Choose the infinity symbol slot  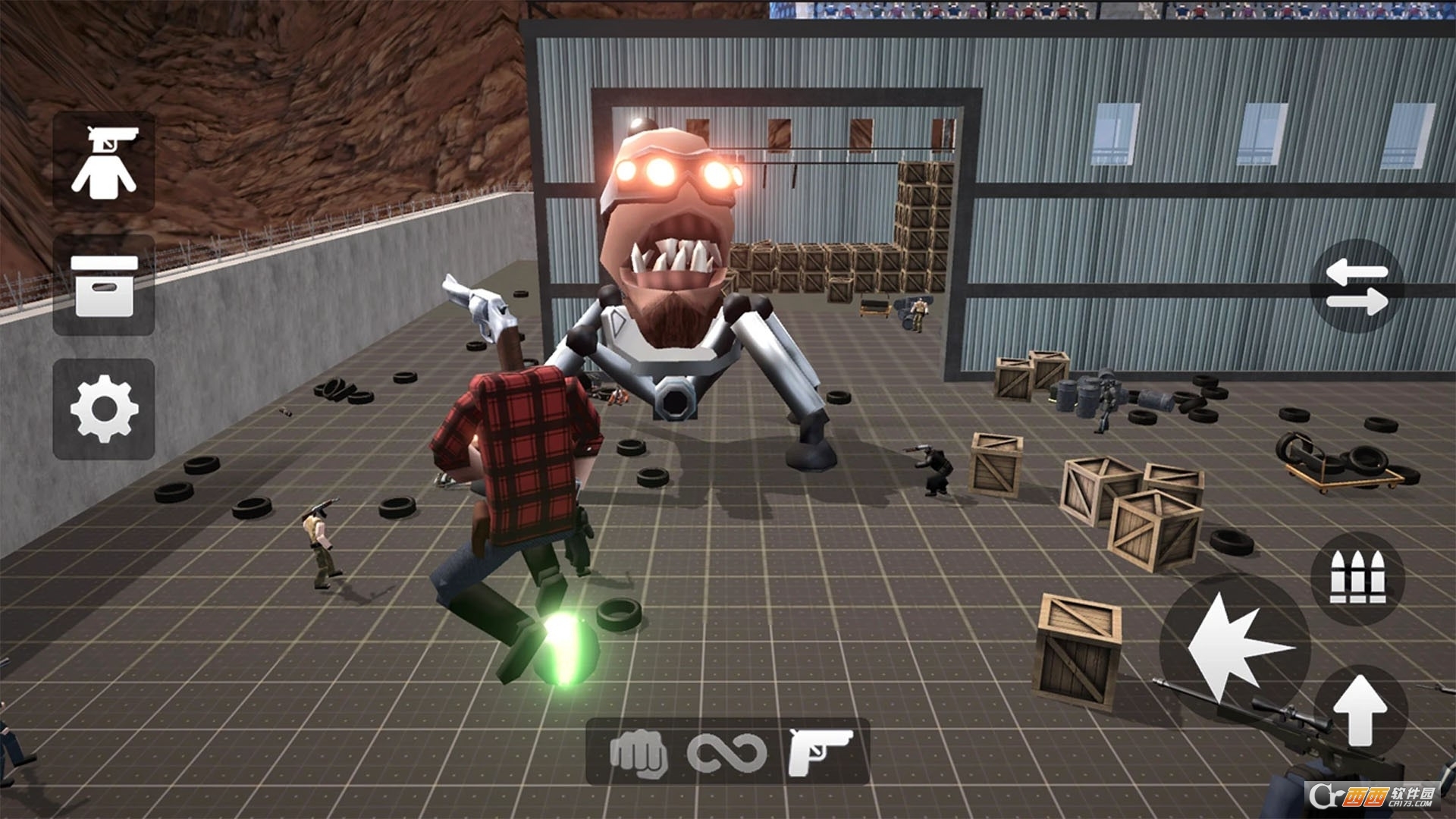click(x=726, y=753)
